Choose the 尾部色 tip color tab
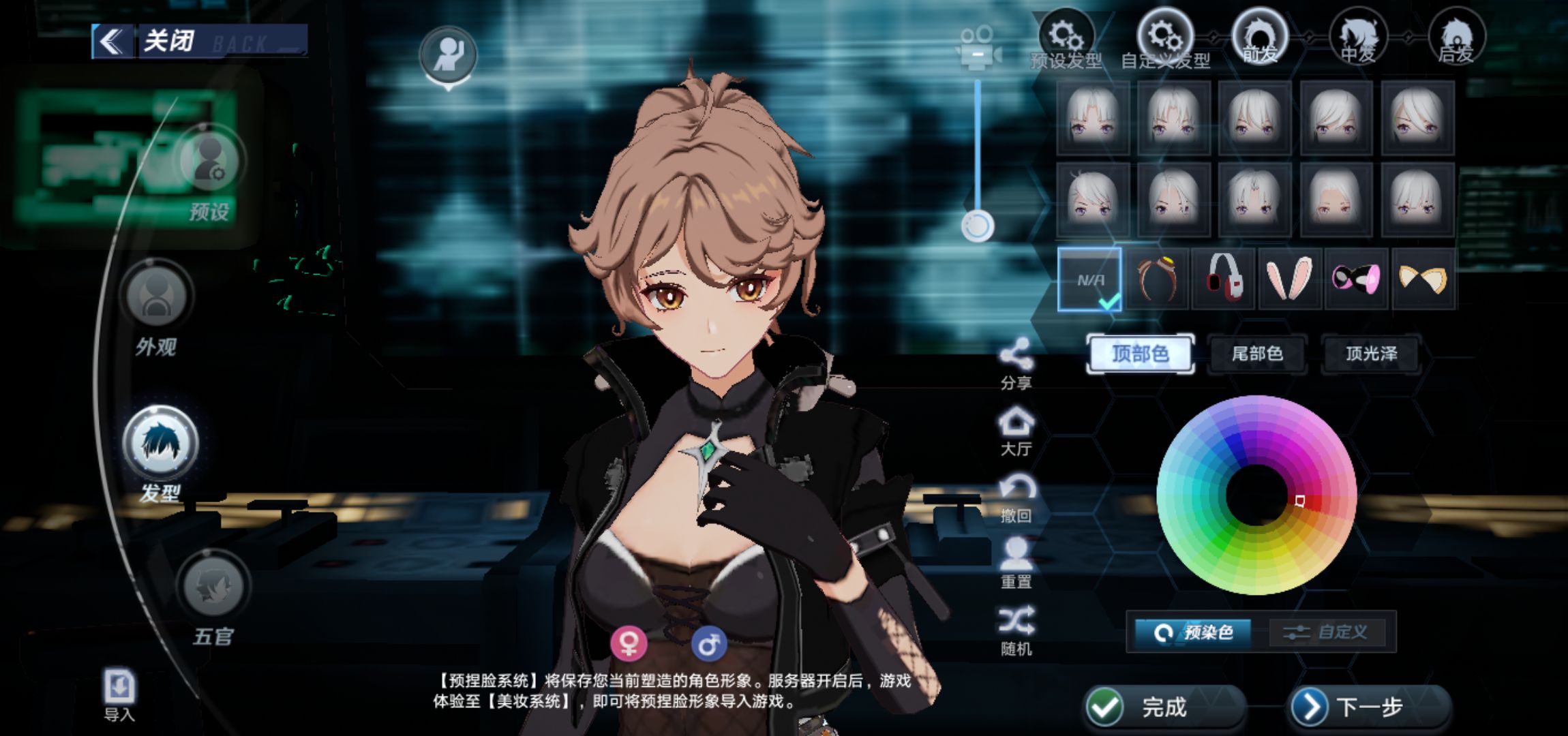 coord(1257,354)
